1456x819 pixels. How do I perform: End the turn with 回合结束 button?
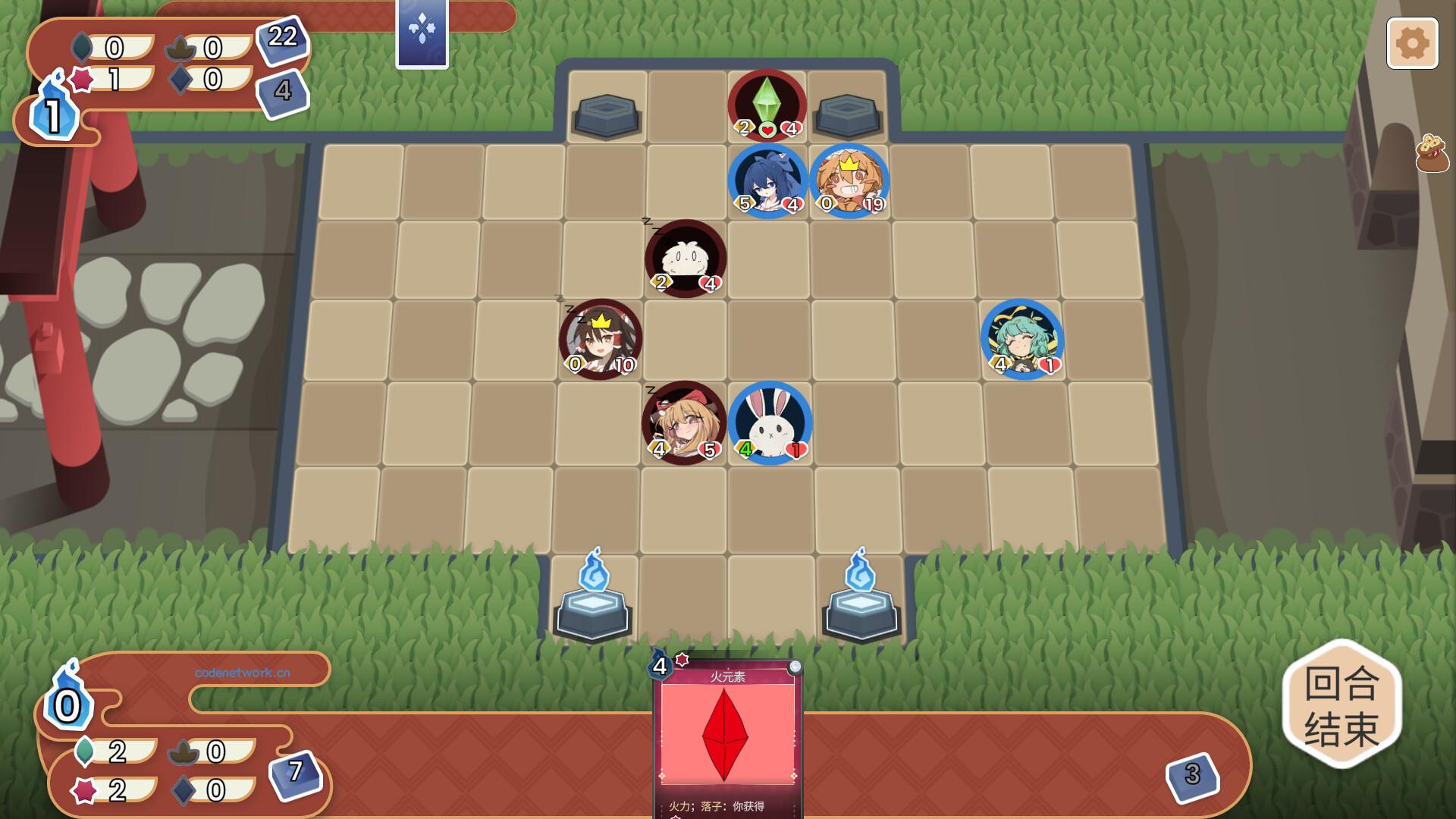pos(1341,704)
